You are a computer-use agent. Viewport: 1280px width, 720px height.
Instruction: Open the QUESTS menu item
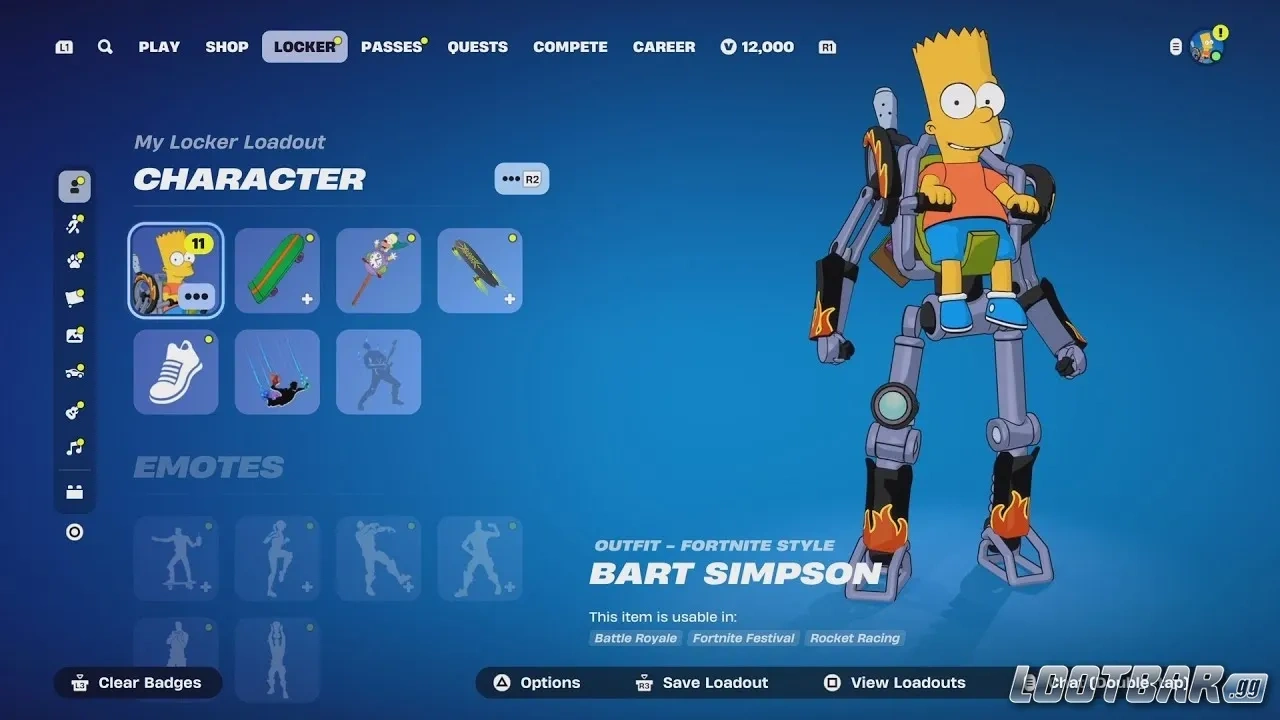[477, 46]
